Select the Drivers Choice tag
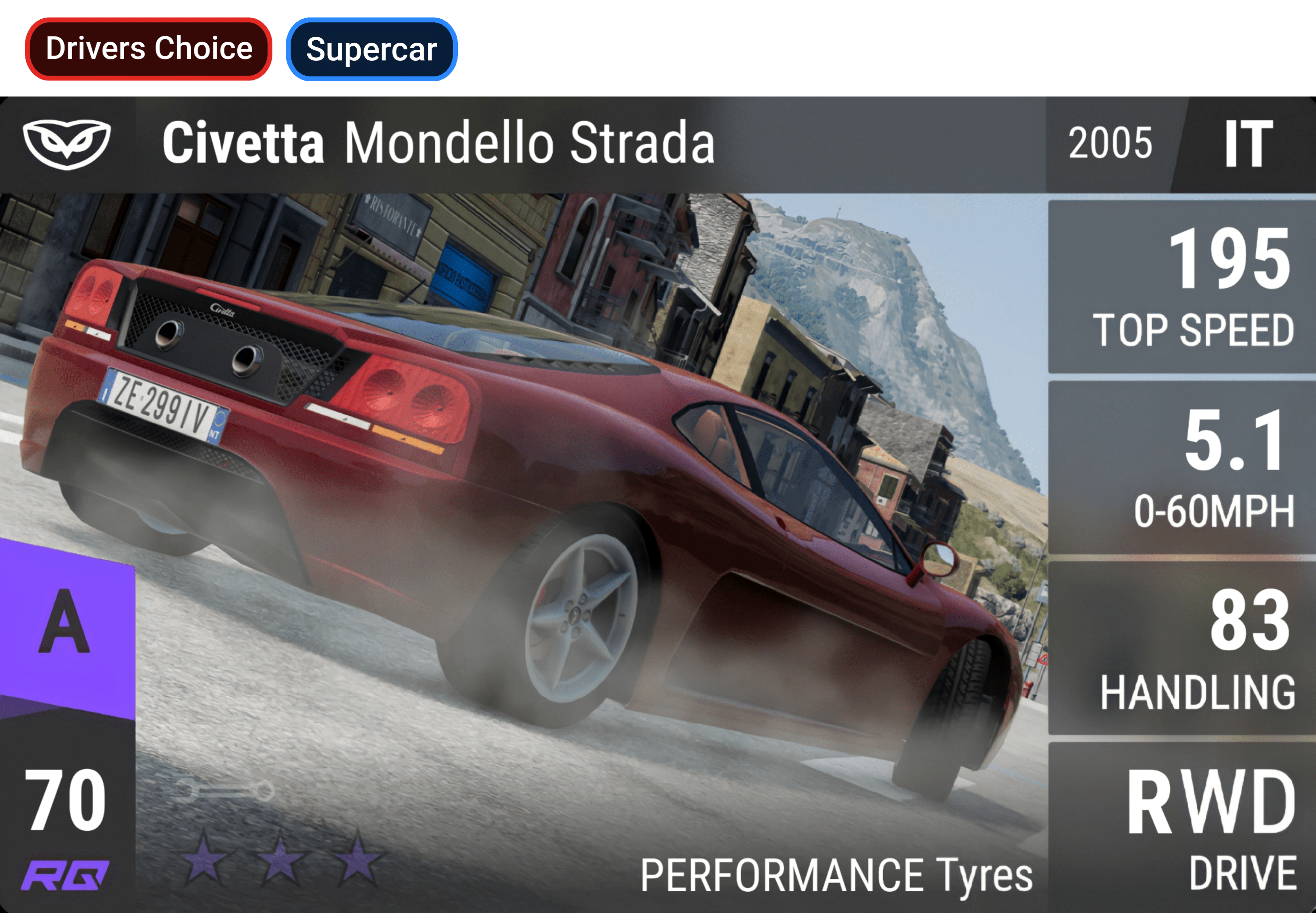 149,49
